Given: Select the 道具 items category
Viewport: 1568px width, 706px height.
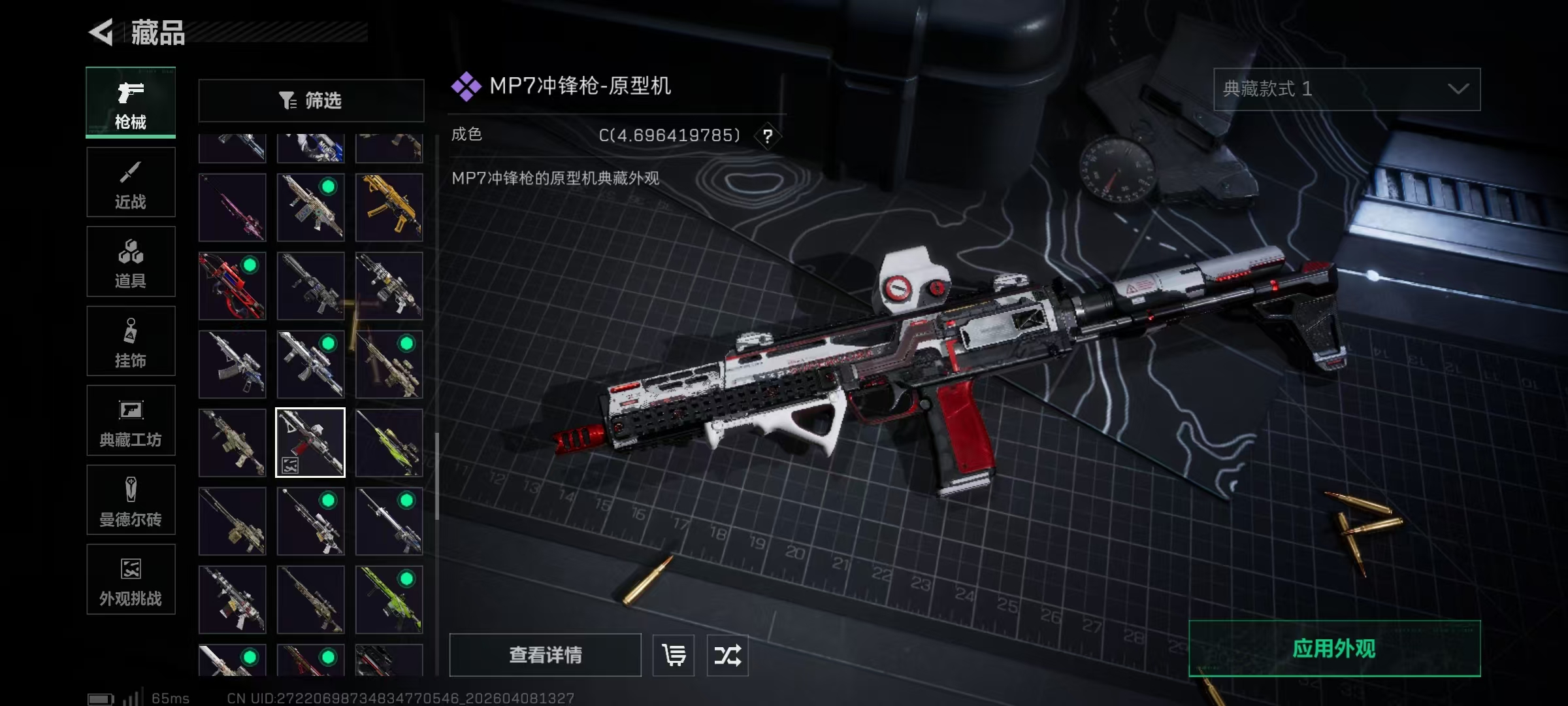Looking at the screenshot, I should tap(131, 261).
